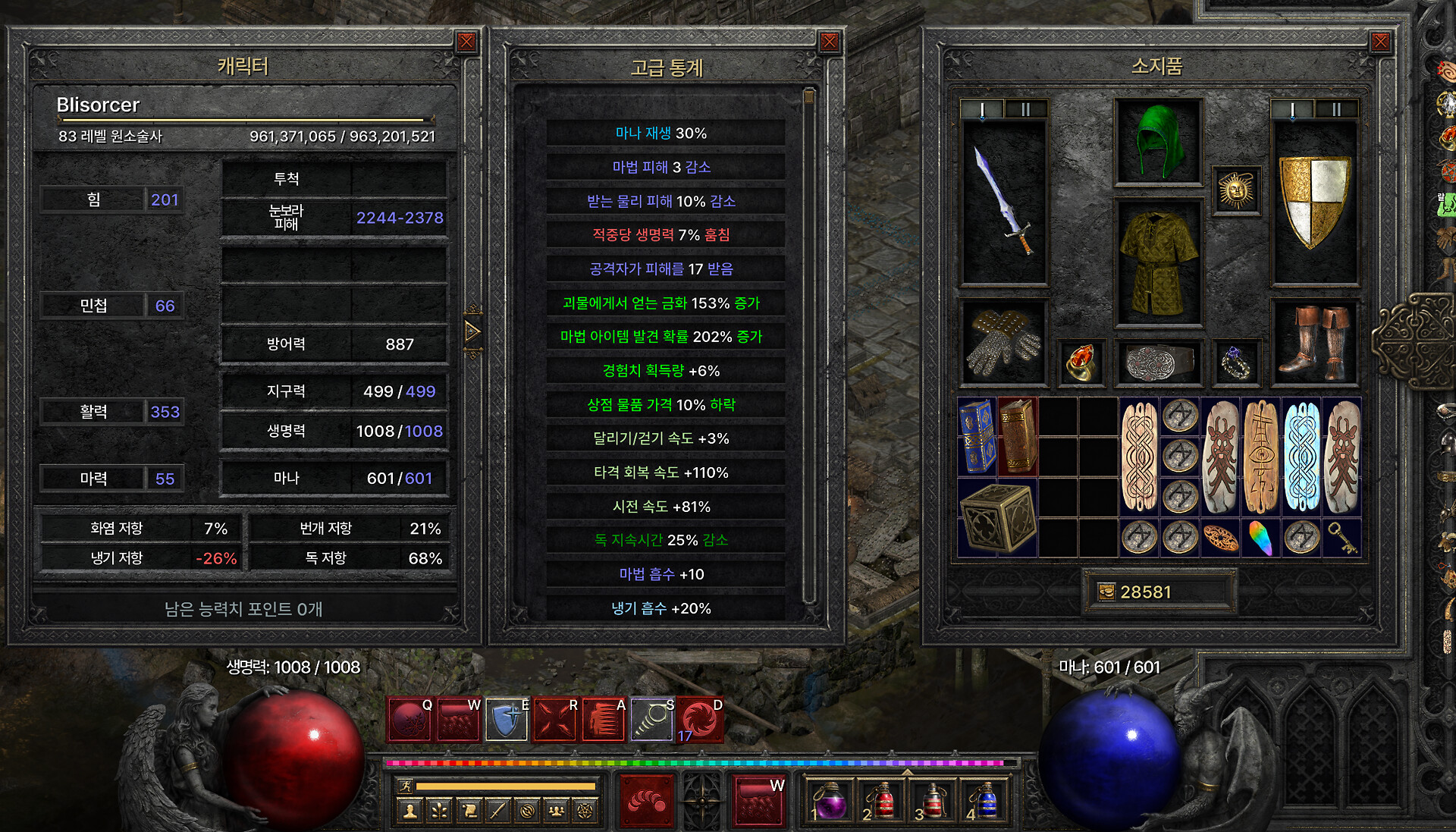Viewport: 1456px width, 832px height.
Task: Select the Horadric Cube in inventory
Action: [997, 517]
